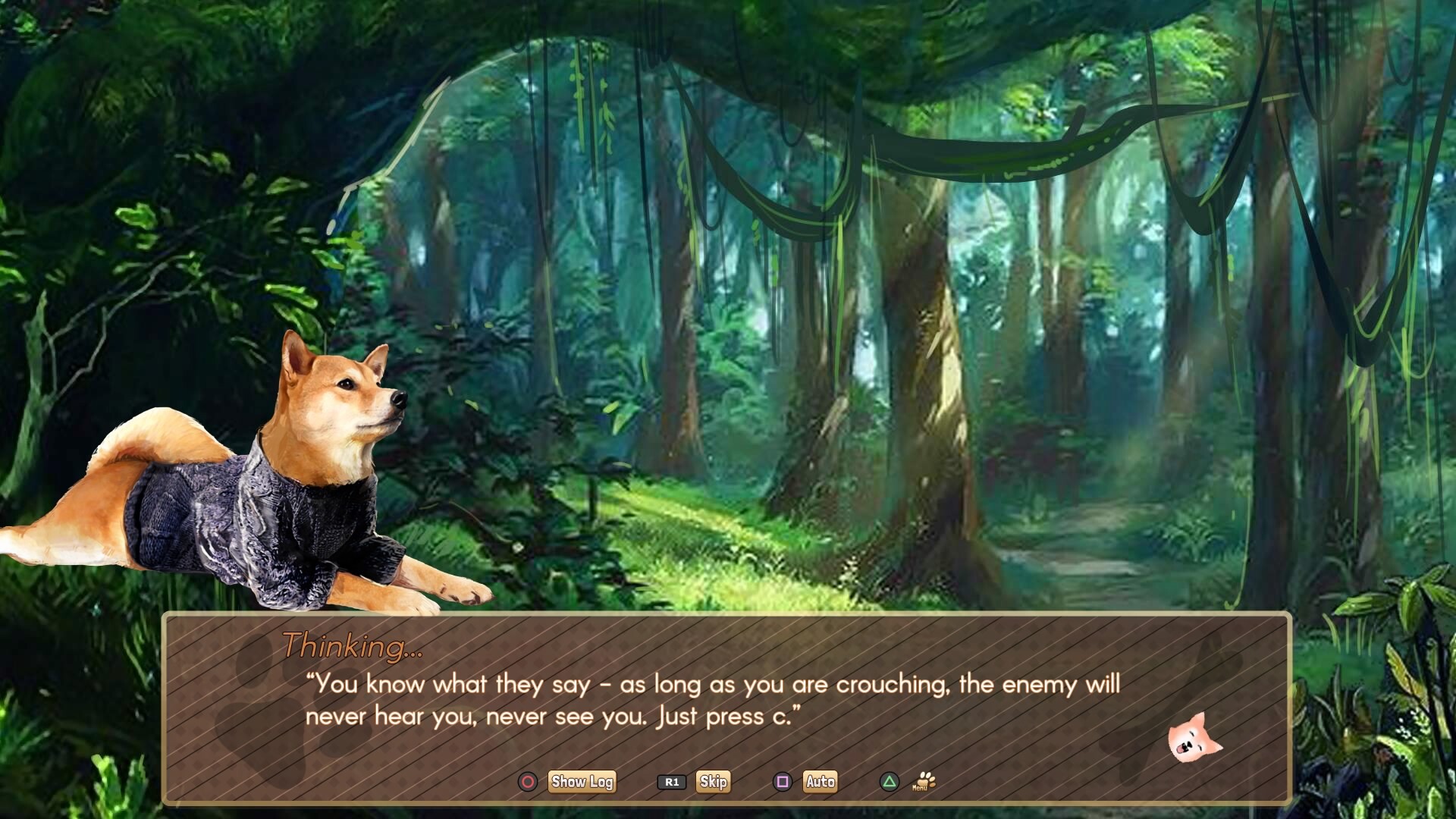Screen dimensions: 1456x819
Task: Click the R1 shoulder button badge
Action: pyautogui.click(x=672, y=782)
